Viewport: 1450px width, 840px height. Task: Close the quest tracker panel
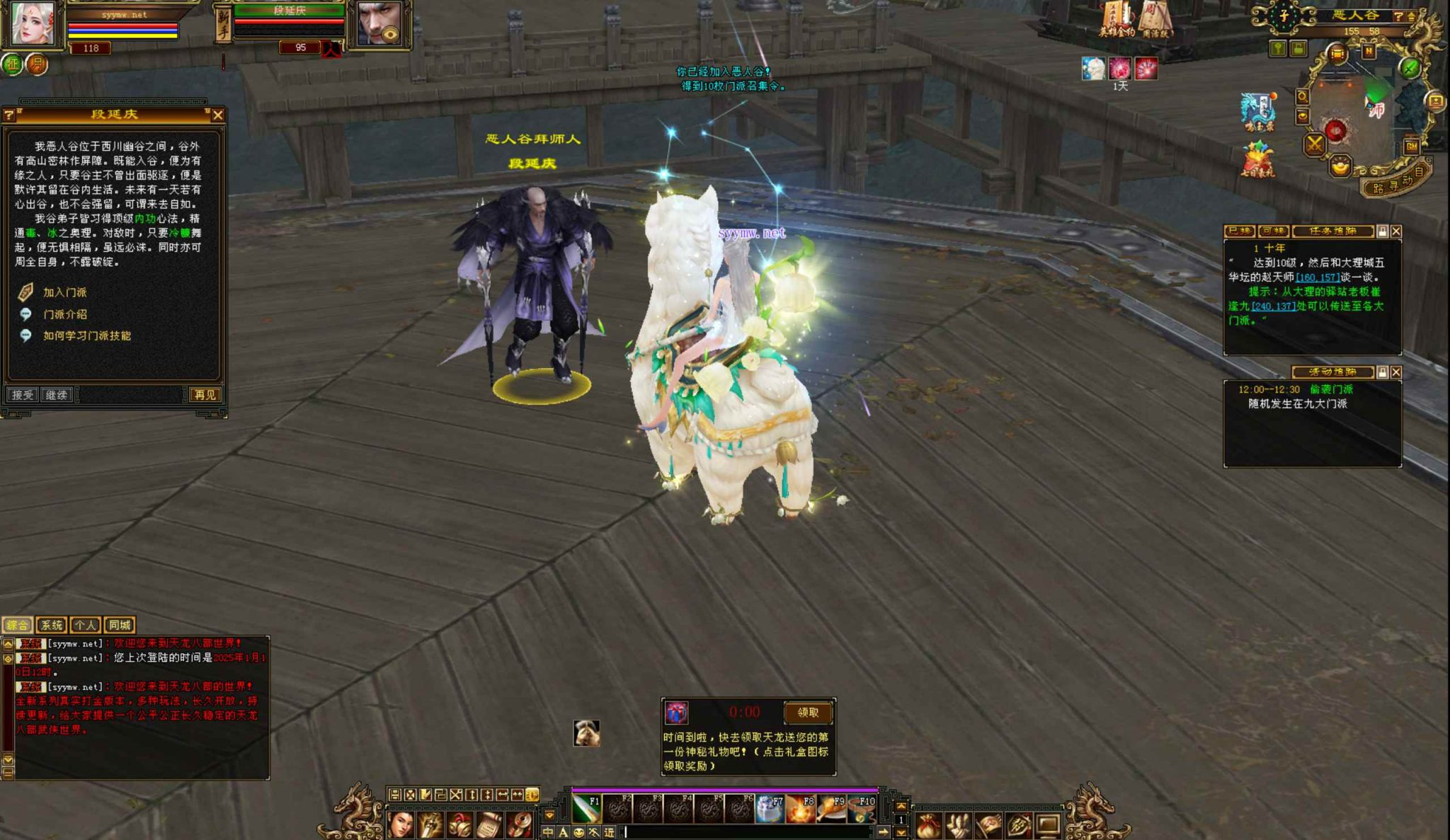tap(1396, 231)
